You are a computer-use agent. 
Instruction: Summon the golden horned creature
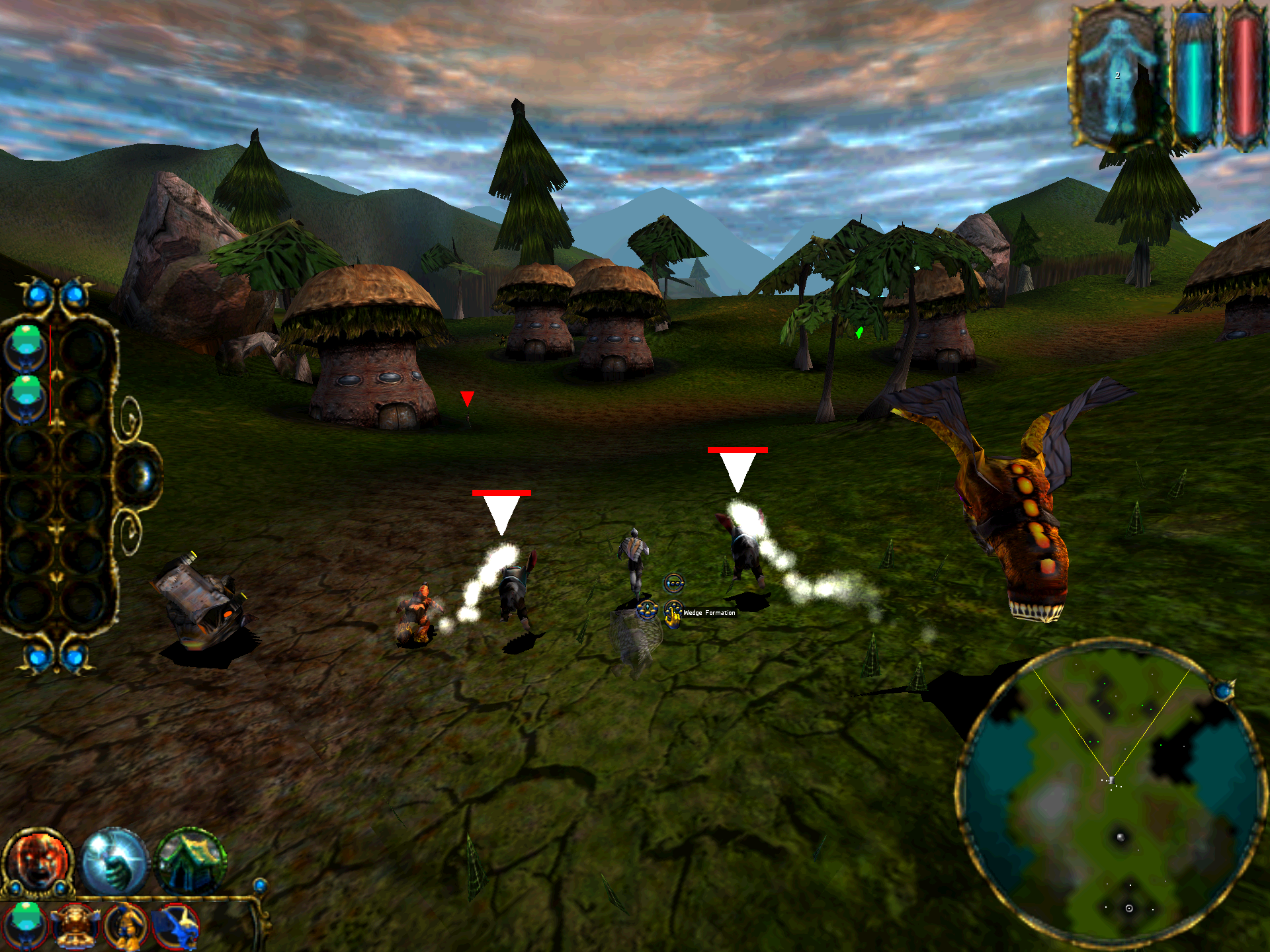pos(75,926)
